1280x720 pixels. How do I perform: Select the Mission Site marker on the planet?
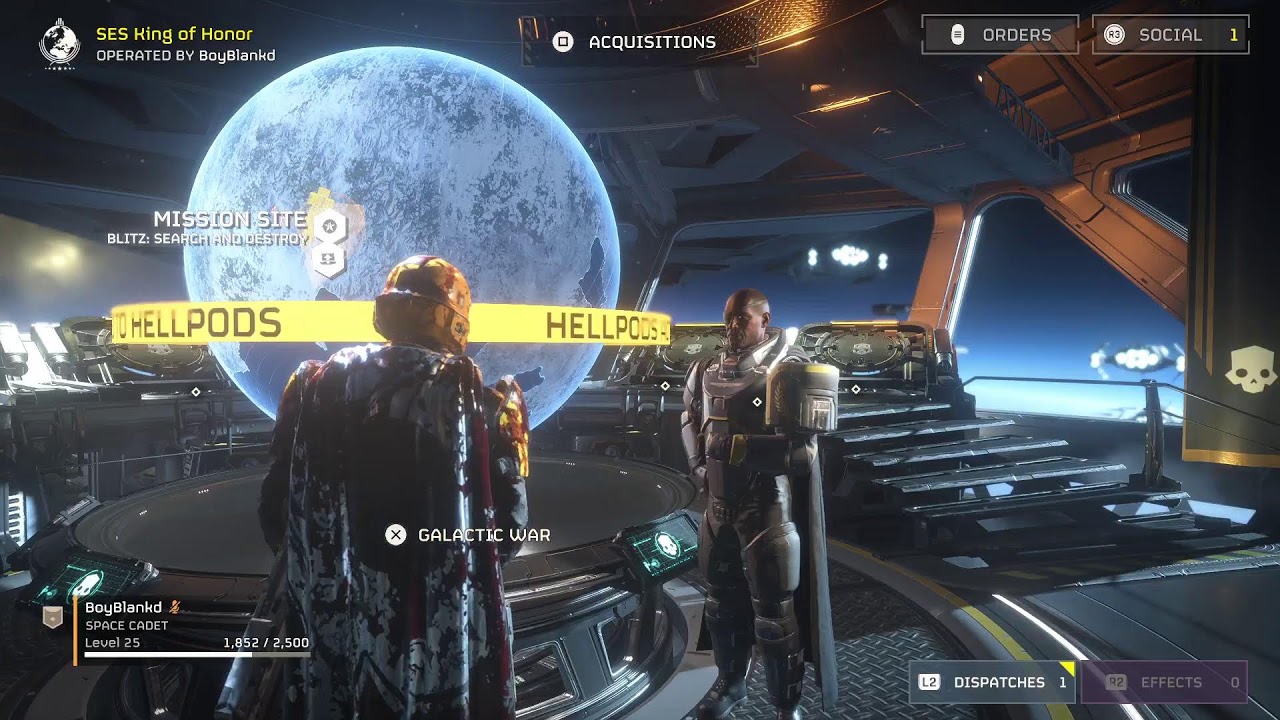329,228
